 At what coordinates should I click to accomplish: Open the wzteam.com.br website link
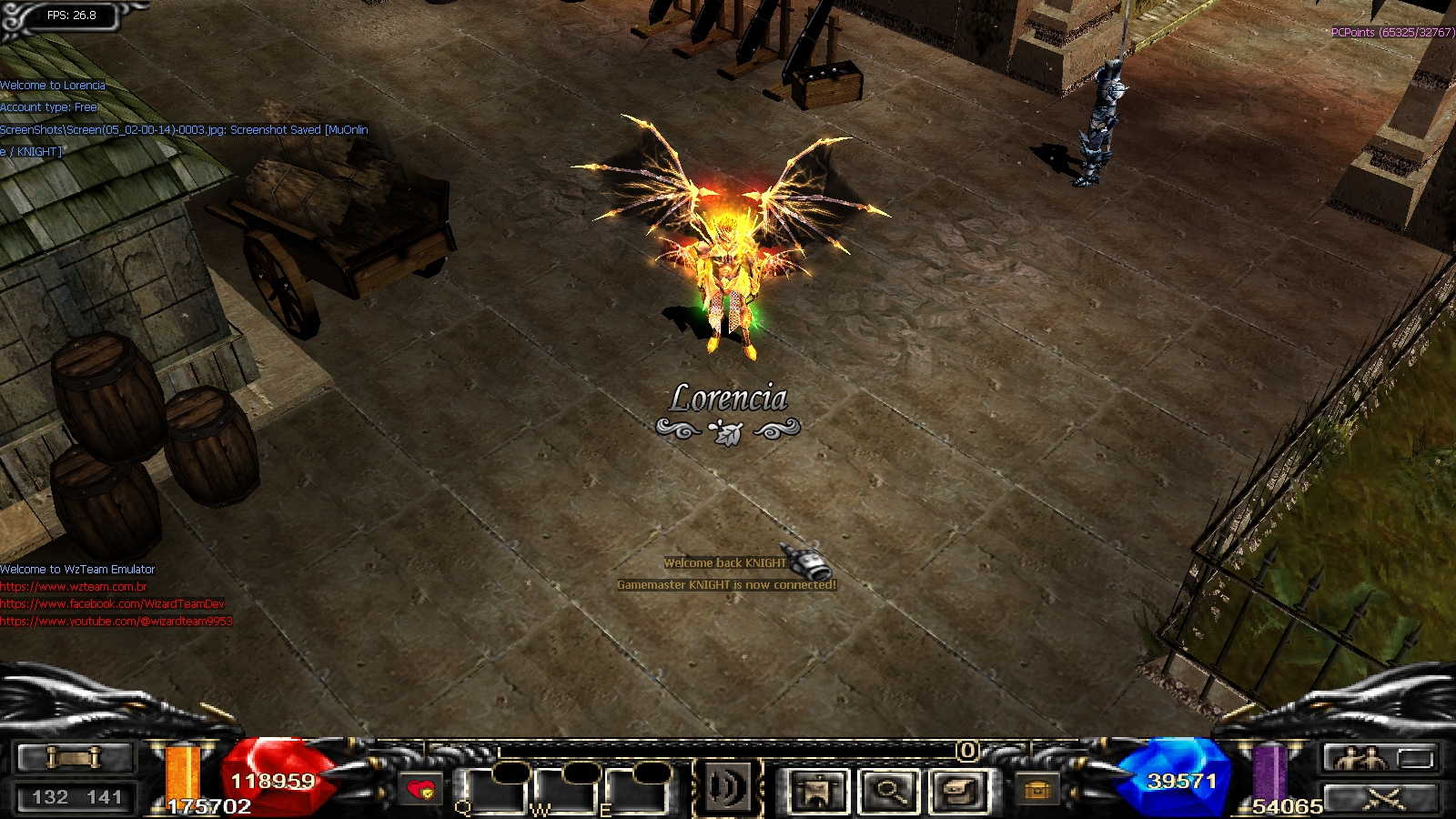coord(74,587)
